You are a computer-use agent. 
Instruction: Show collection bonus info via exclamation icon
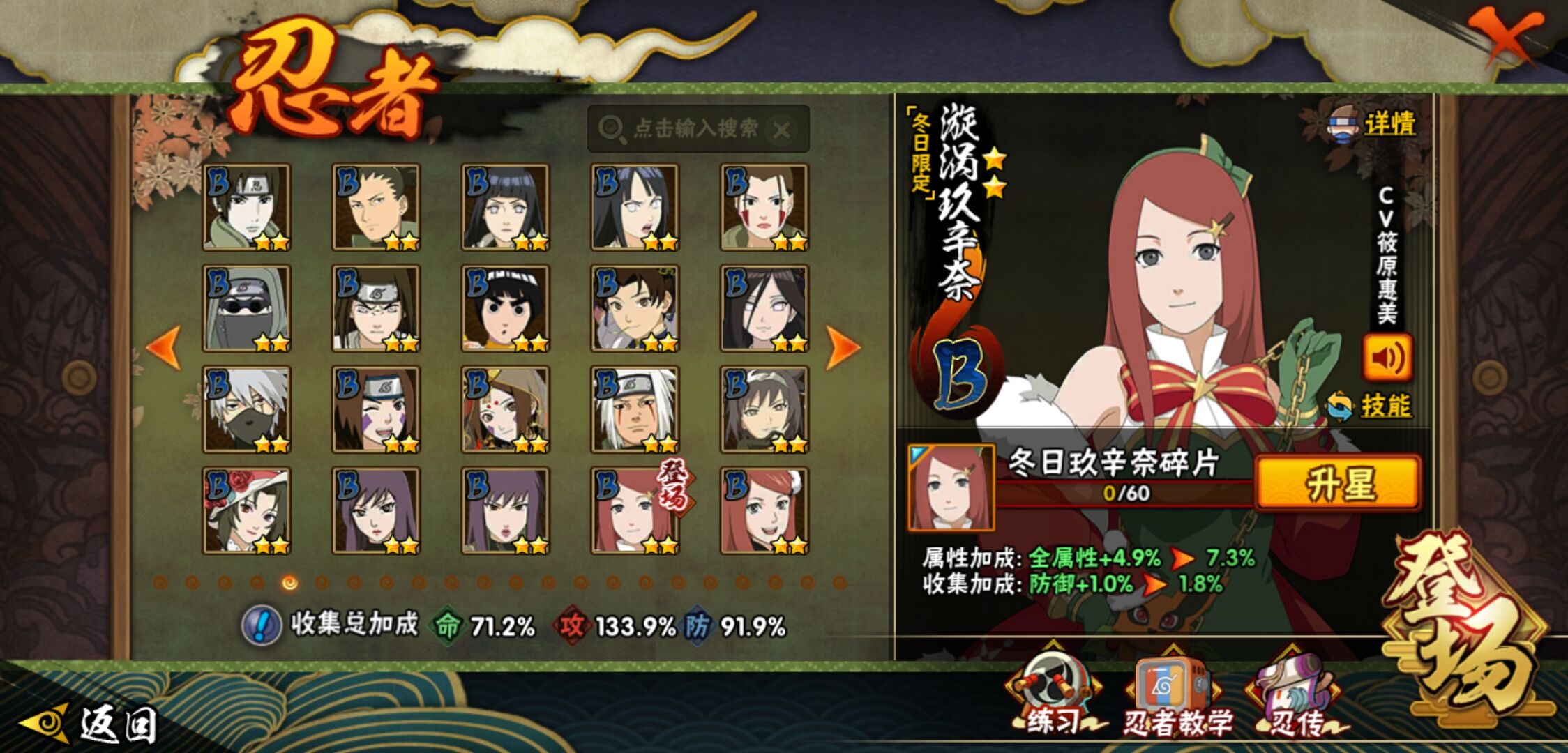261,625
